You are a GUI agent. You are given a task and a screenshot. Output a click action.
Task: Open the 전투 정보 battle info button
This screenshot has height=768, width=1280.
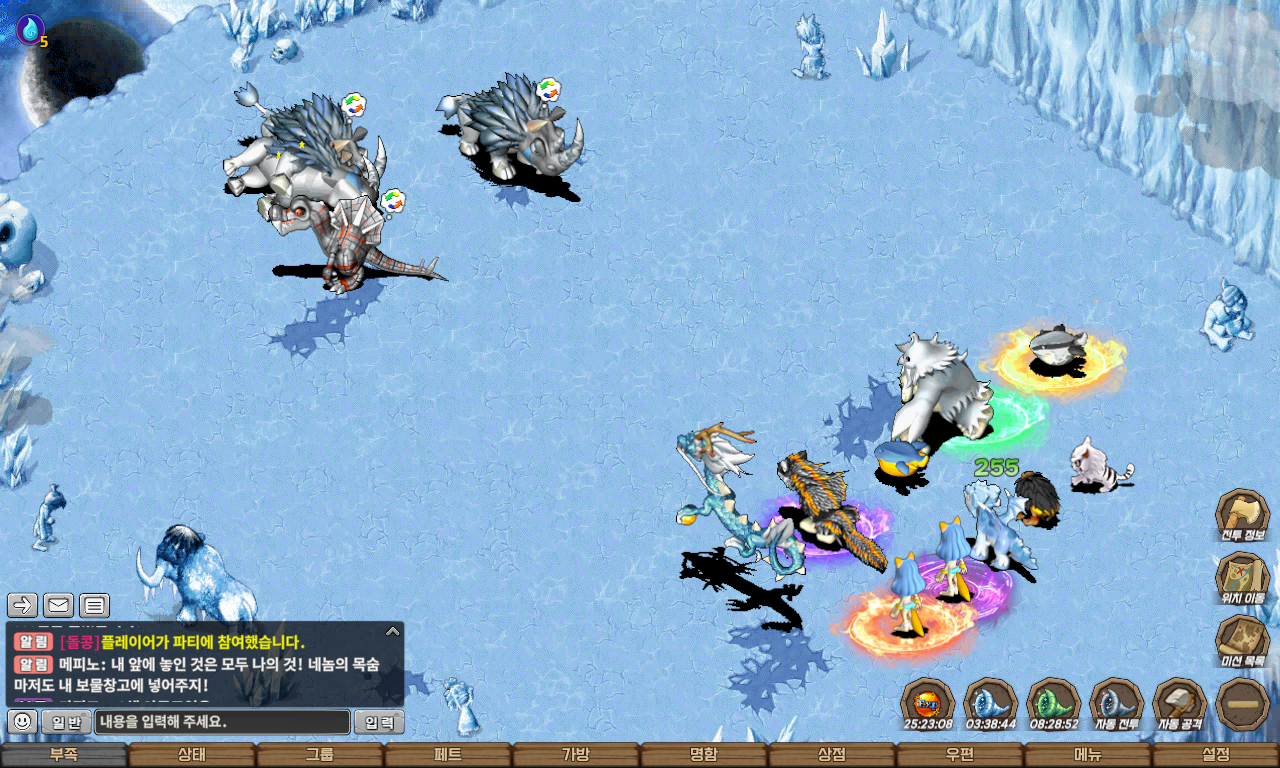tap(1242, 514)
